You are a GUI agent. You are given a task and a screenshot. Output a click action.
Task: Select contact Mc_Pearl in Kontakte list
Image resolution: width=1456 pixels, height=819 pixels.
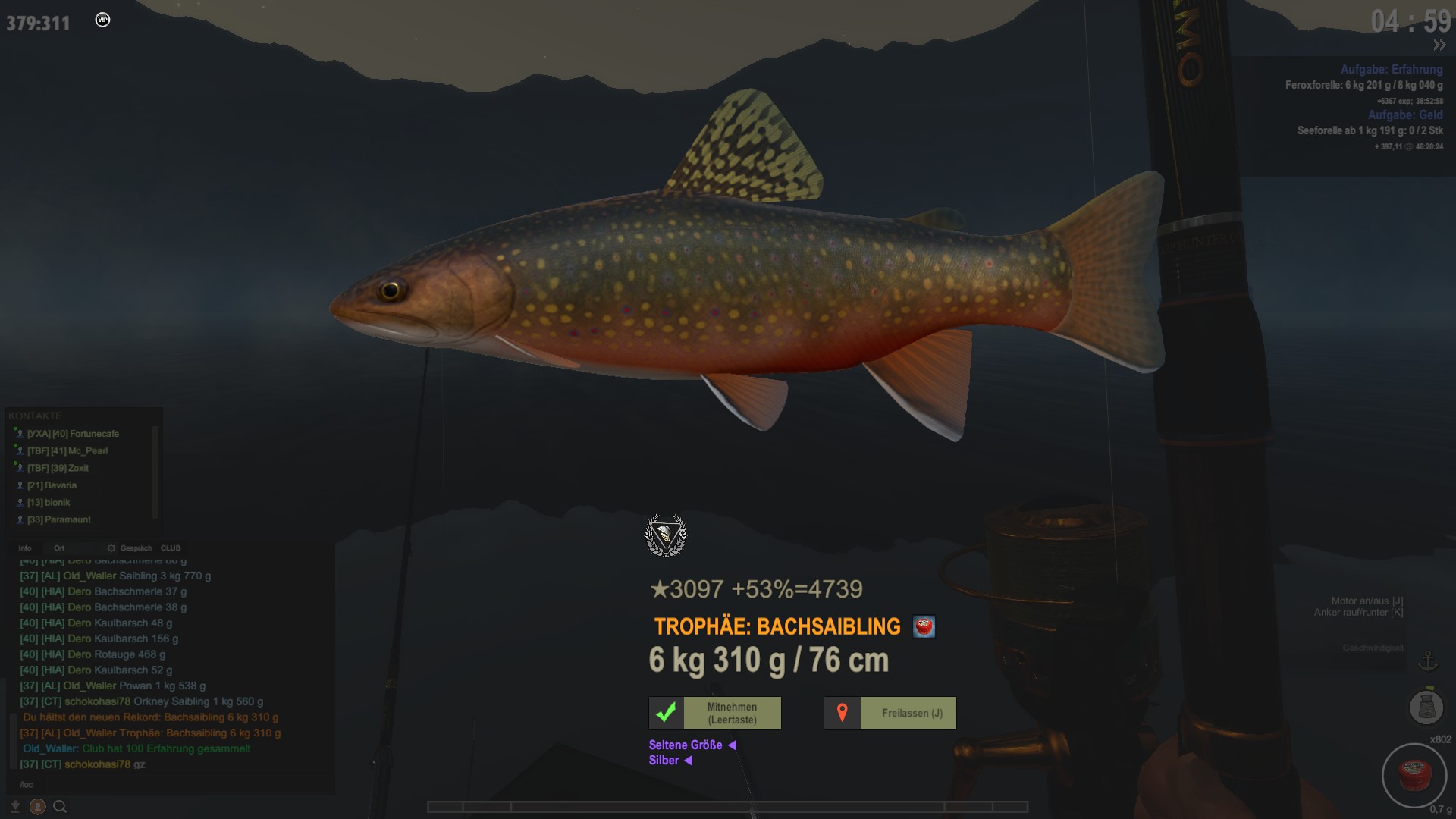tap(67, 450)
